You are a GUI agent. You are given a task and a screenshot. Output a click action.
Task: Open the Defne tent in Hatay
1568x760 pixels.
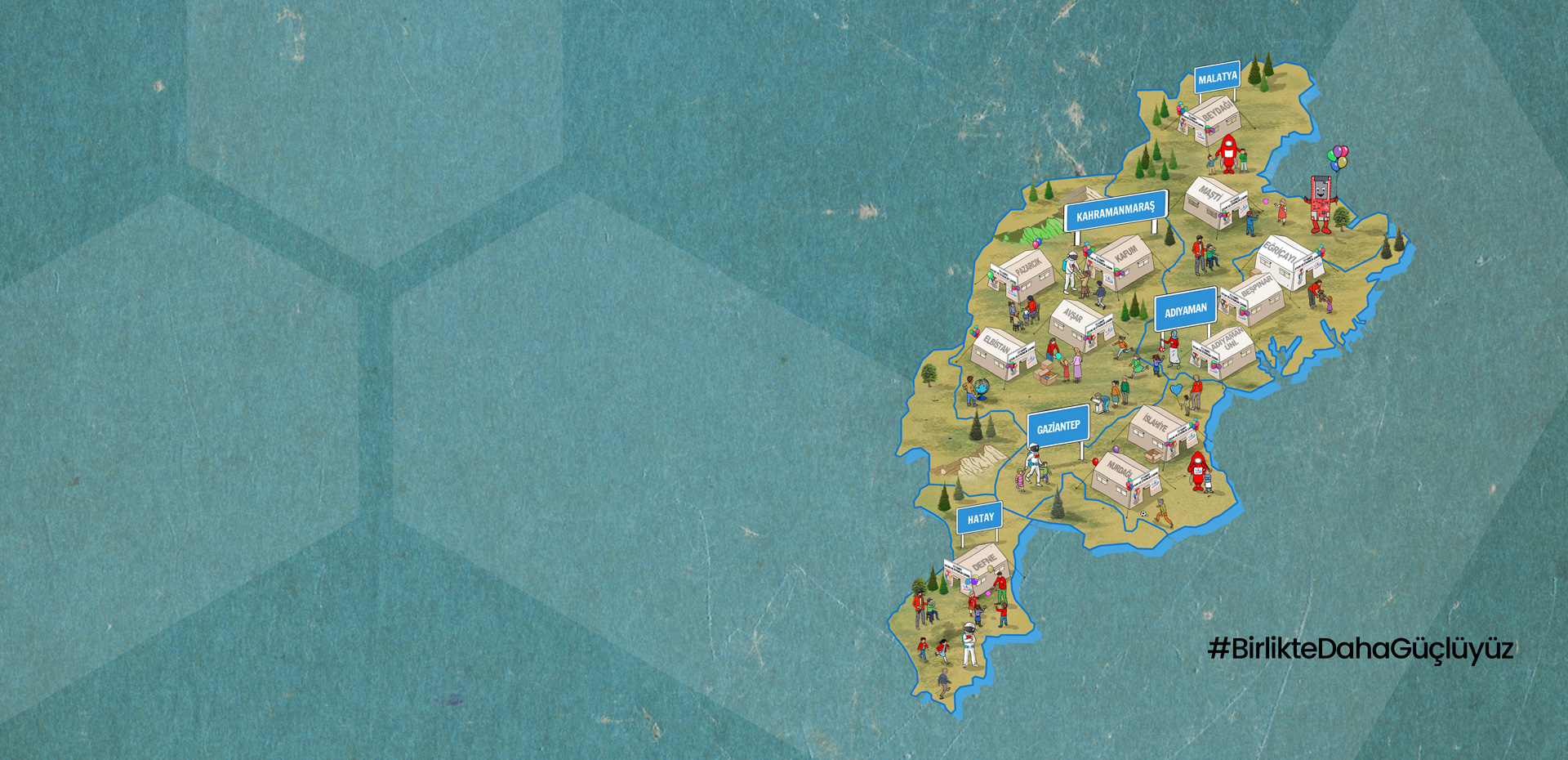coord(980,566)
